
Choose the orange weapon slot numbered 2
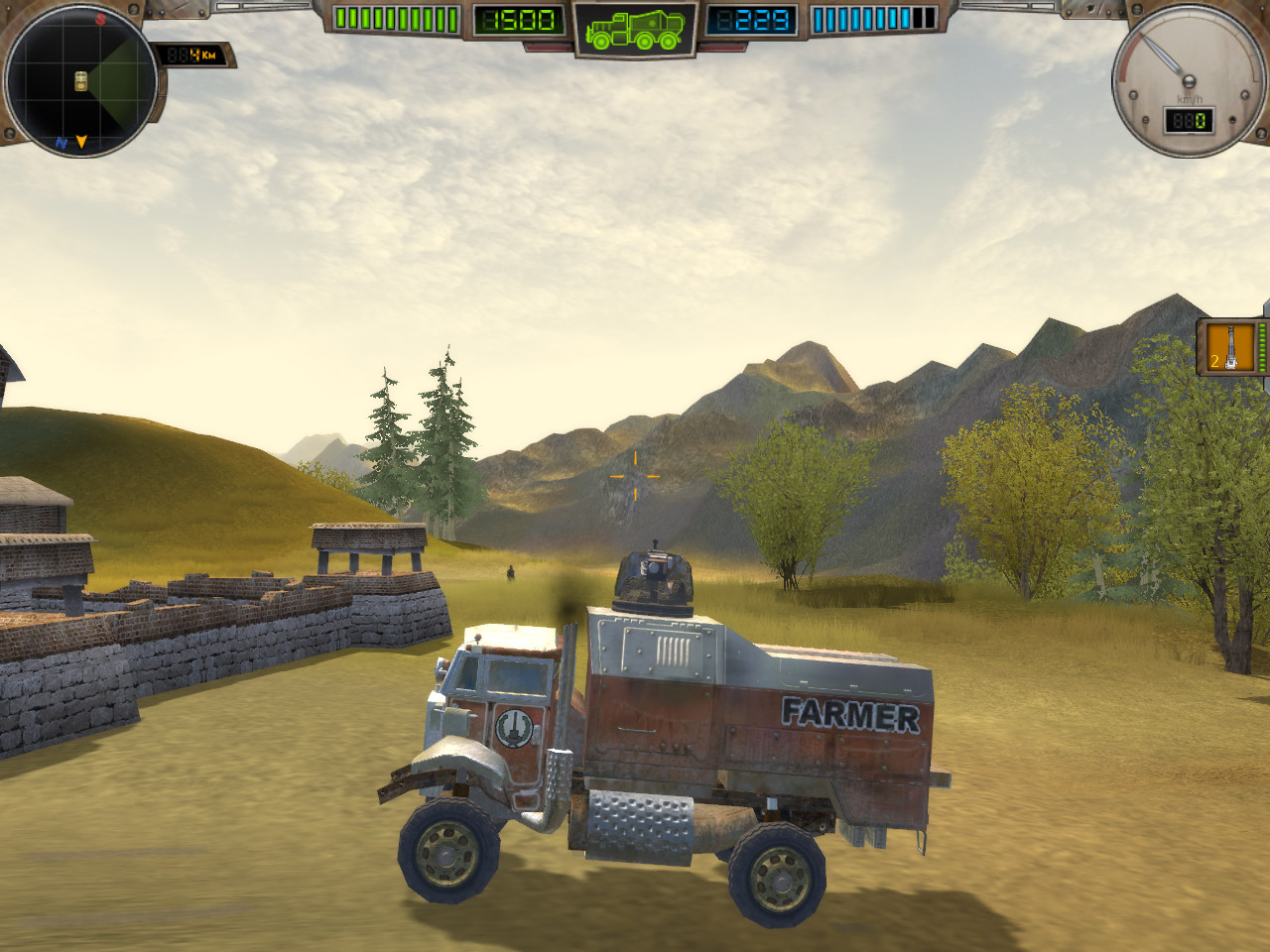1230,347
